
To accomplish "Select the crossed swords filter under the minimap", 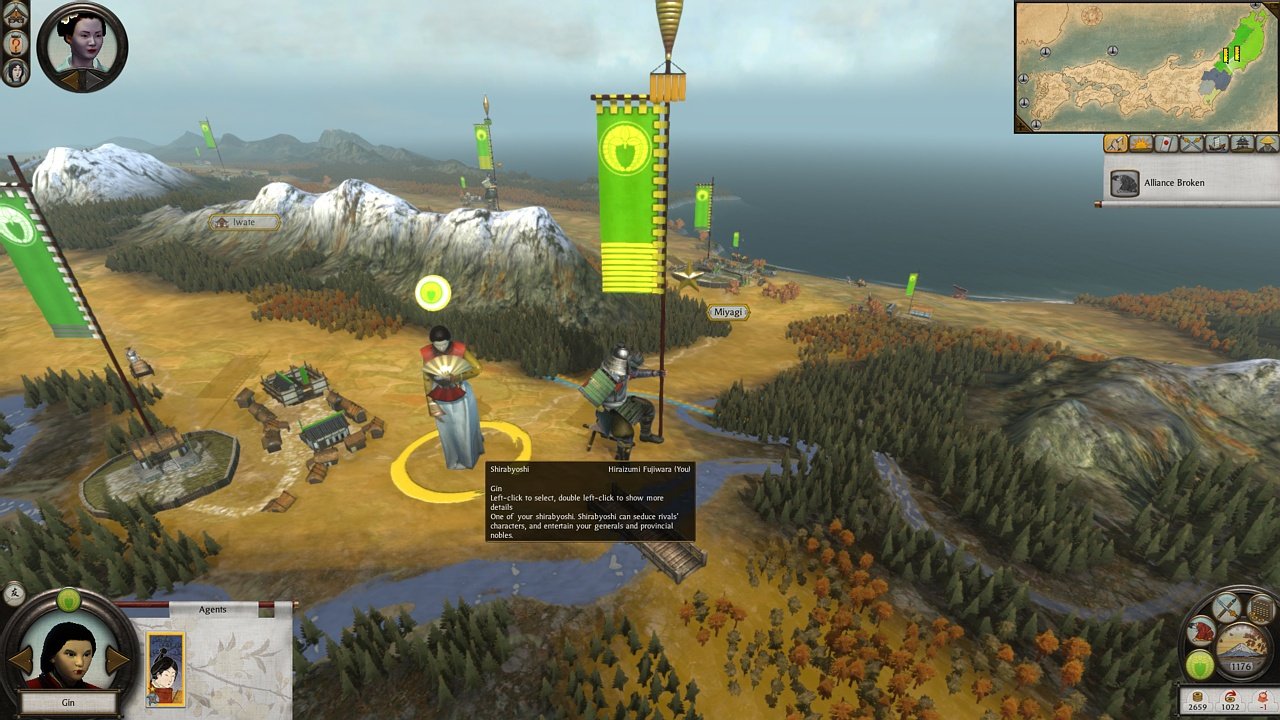I will [x=1191, y=144].
